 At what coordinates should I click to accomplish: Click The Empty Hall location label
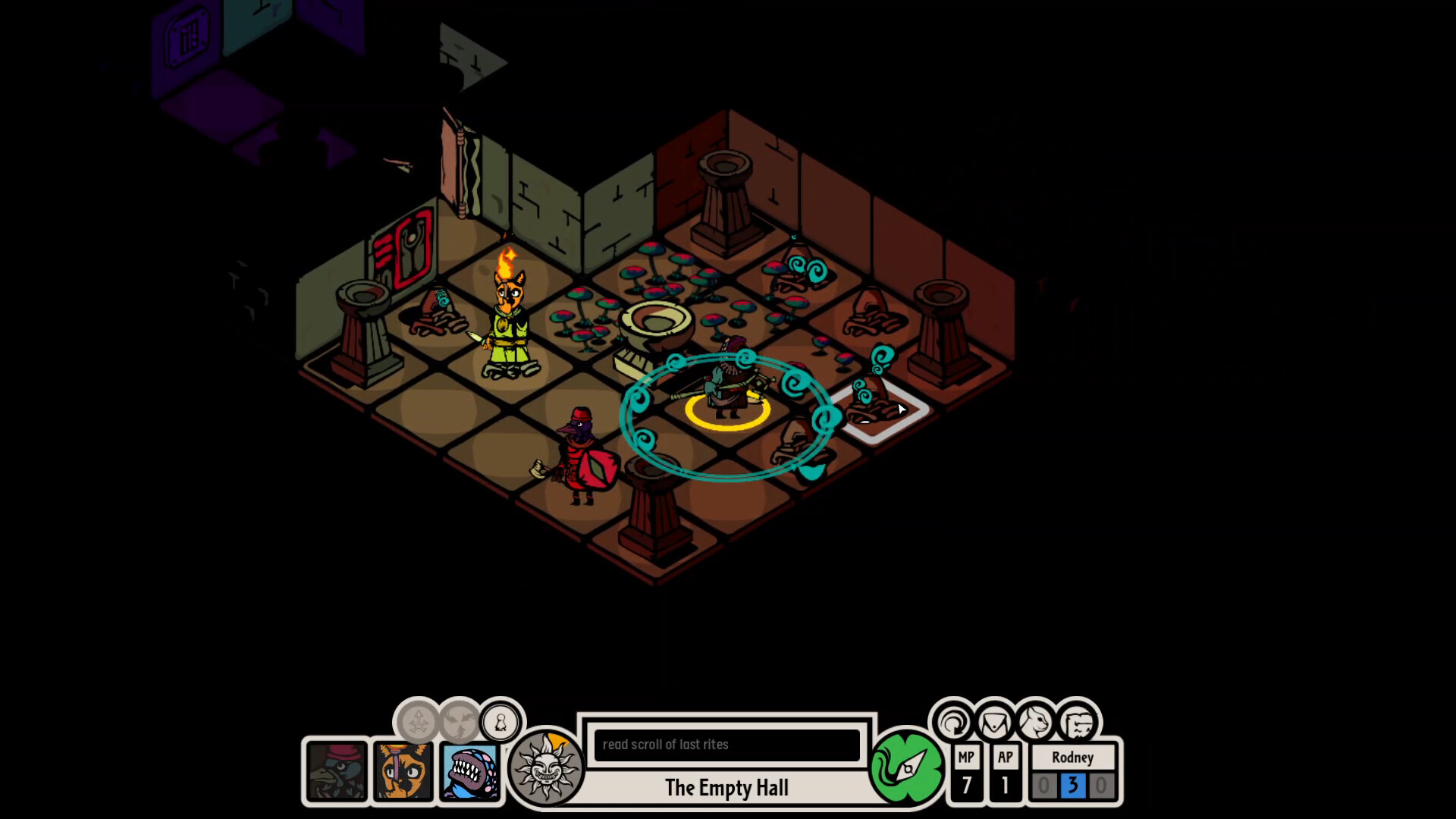click(726, 788)
